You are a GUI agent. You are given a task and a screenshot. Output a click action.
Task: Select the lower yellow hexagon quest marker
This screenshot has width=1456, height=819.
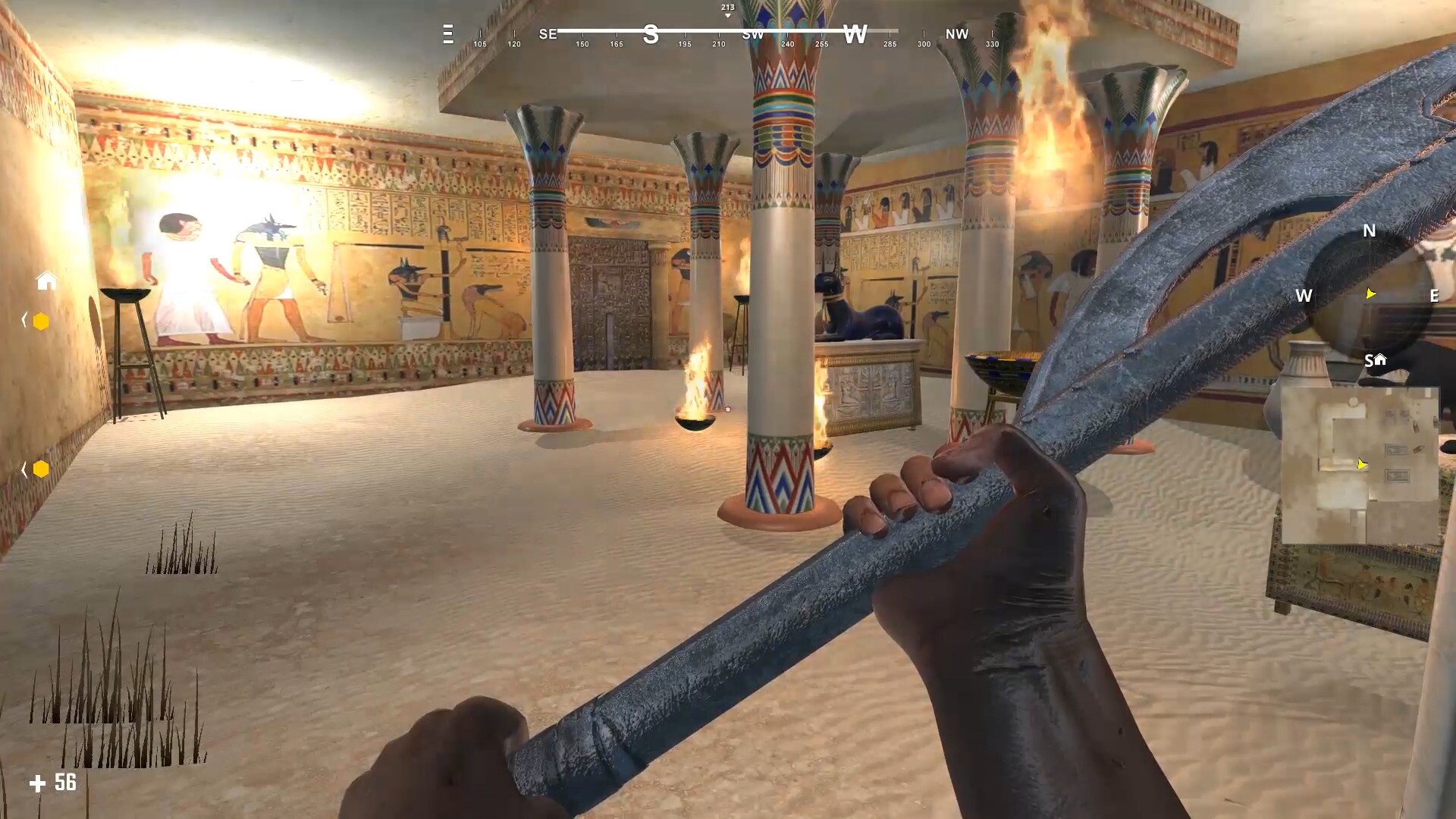click(40, 469)
